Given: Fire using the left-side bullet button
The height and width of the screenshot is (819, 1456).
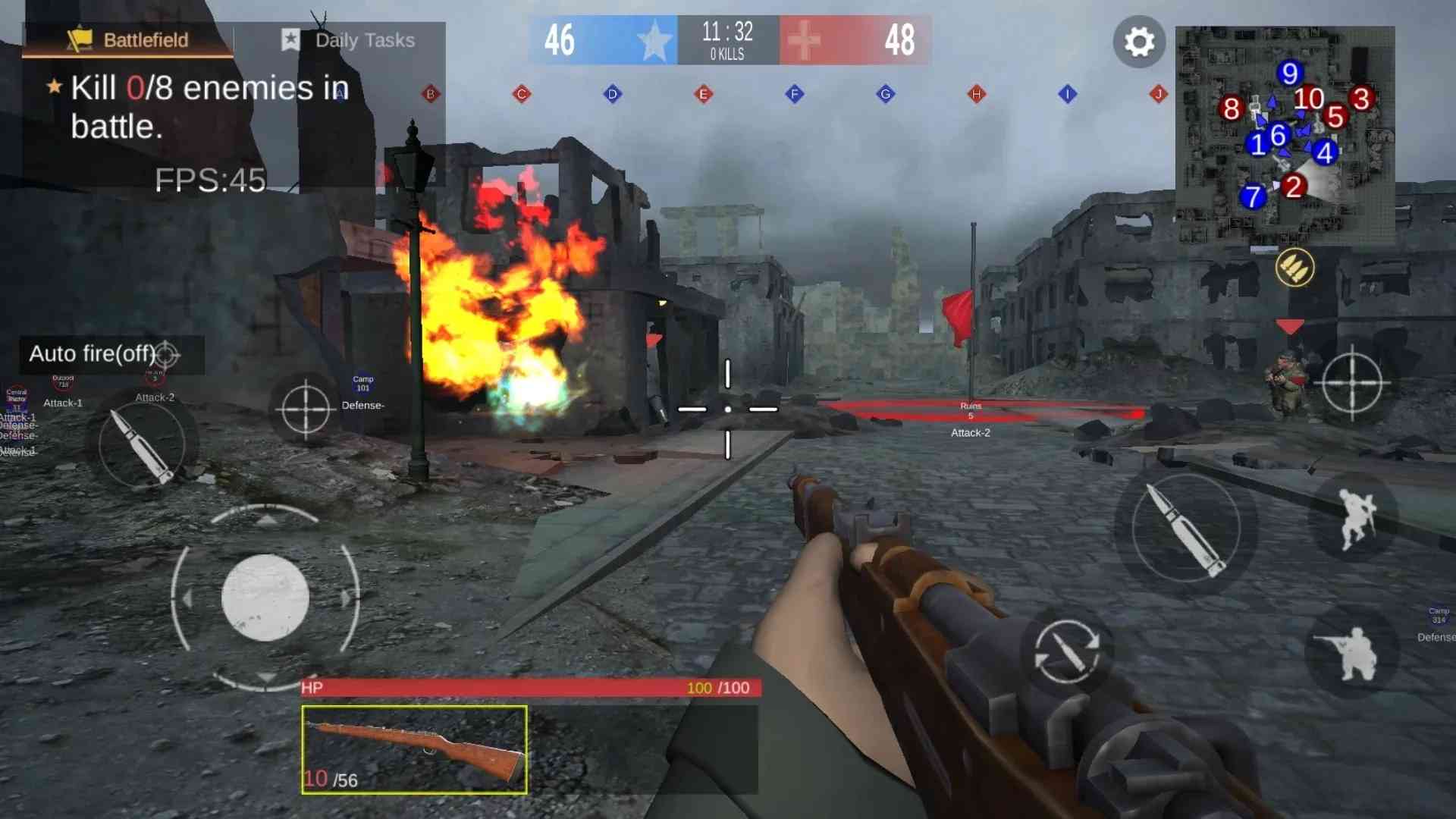Looking at the screenshot, I should click(142, 445).
